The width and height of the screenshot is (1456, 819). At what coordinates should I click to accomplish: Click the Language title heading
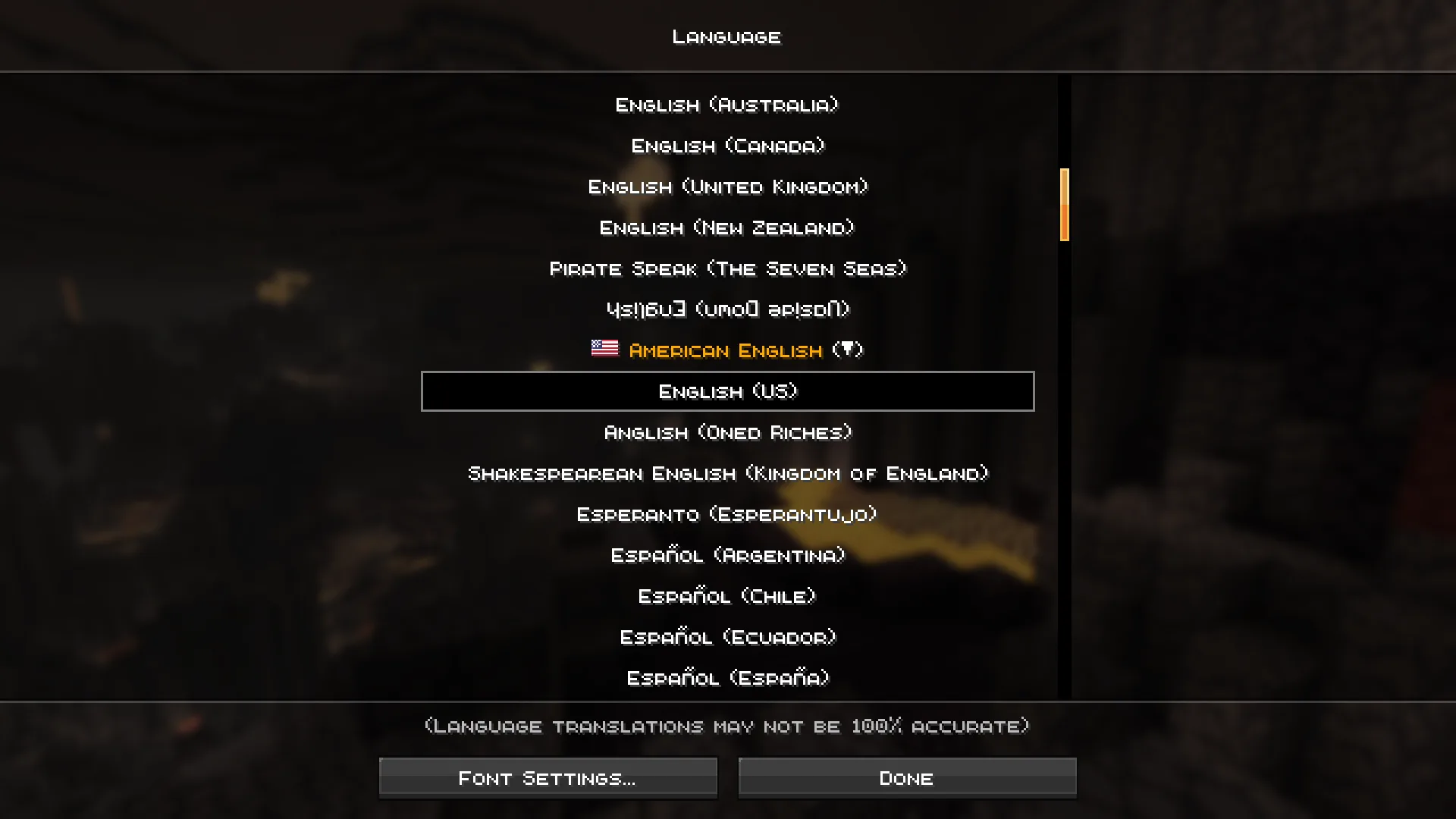click(726, 36)
